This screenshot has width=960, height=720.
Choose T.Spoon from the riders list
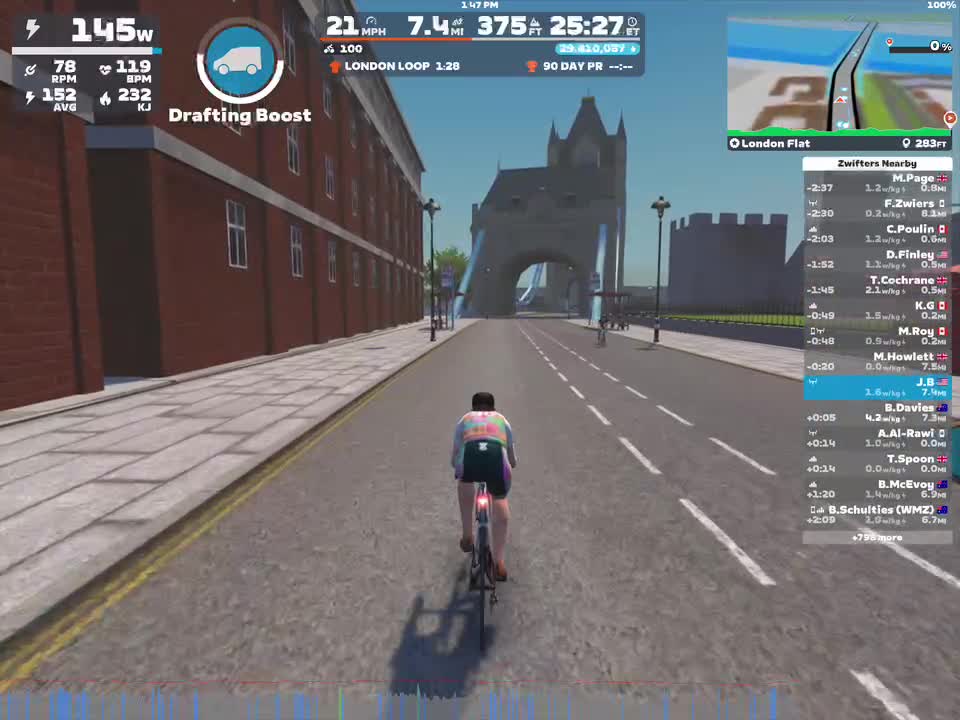click(x=877, y=463)
